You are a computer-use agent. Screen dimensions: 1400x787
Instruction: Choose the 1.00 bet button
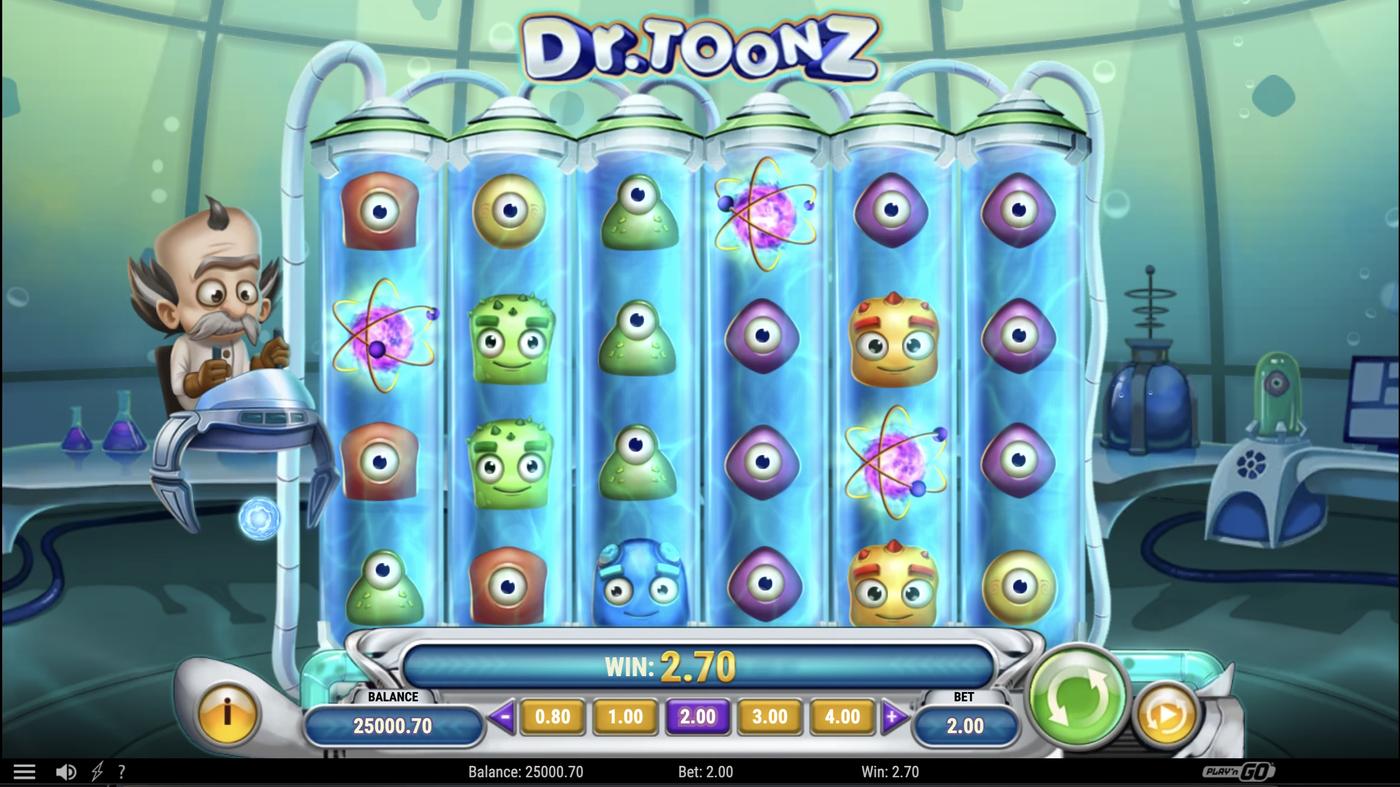coord(625,716)
